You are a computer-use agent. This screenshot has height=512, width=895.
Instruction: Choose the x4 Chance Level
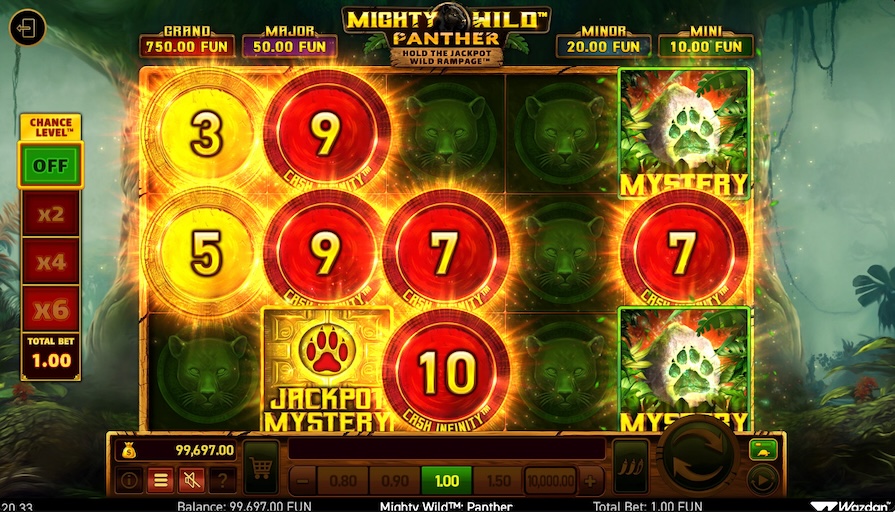click(x=50, y=261)
